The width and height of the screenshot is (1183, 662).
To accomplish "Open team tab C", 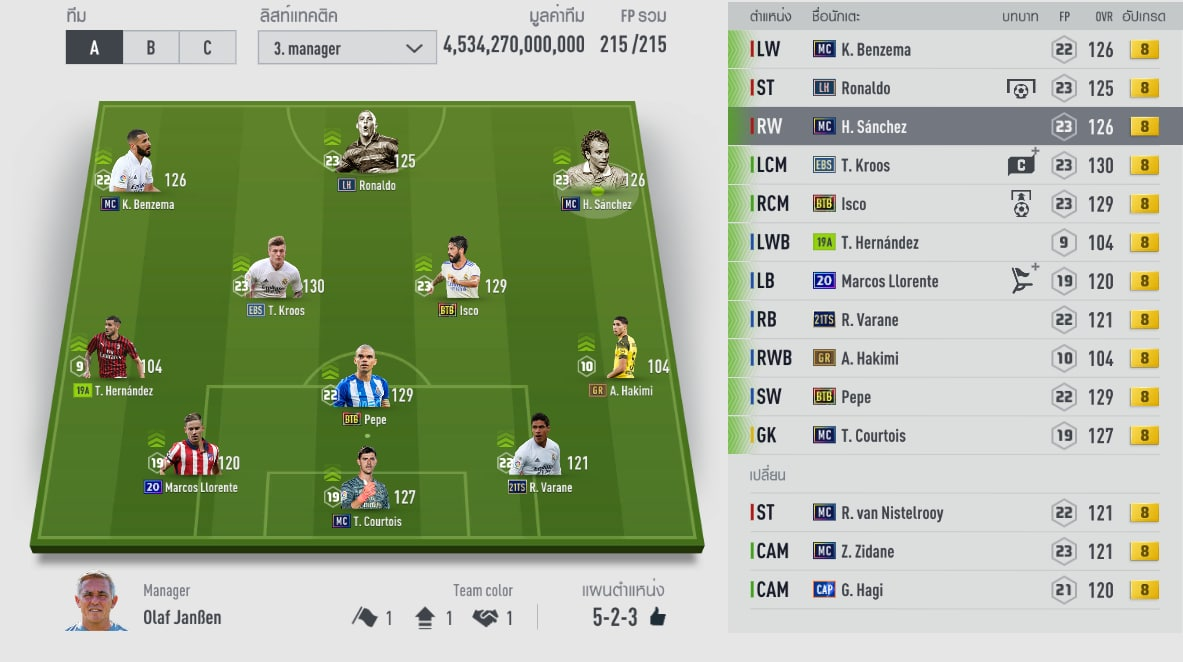I will [x=207, y=47].
